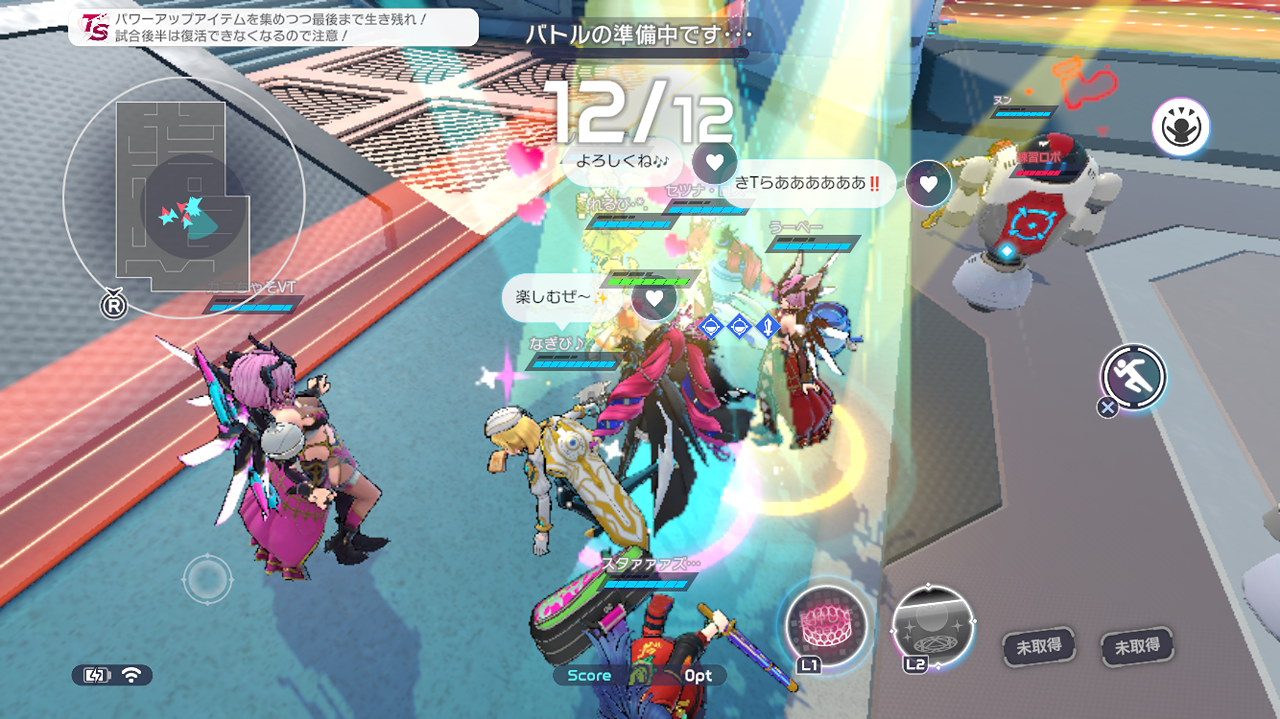
Task: Use the pink honeycomb ring skill
Action: point(825,625)
